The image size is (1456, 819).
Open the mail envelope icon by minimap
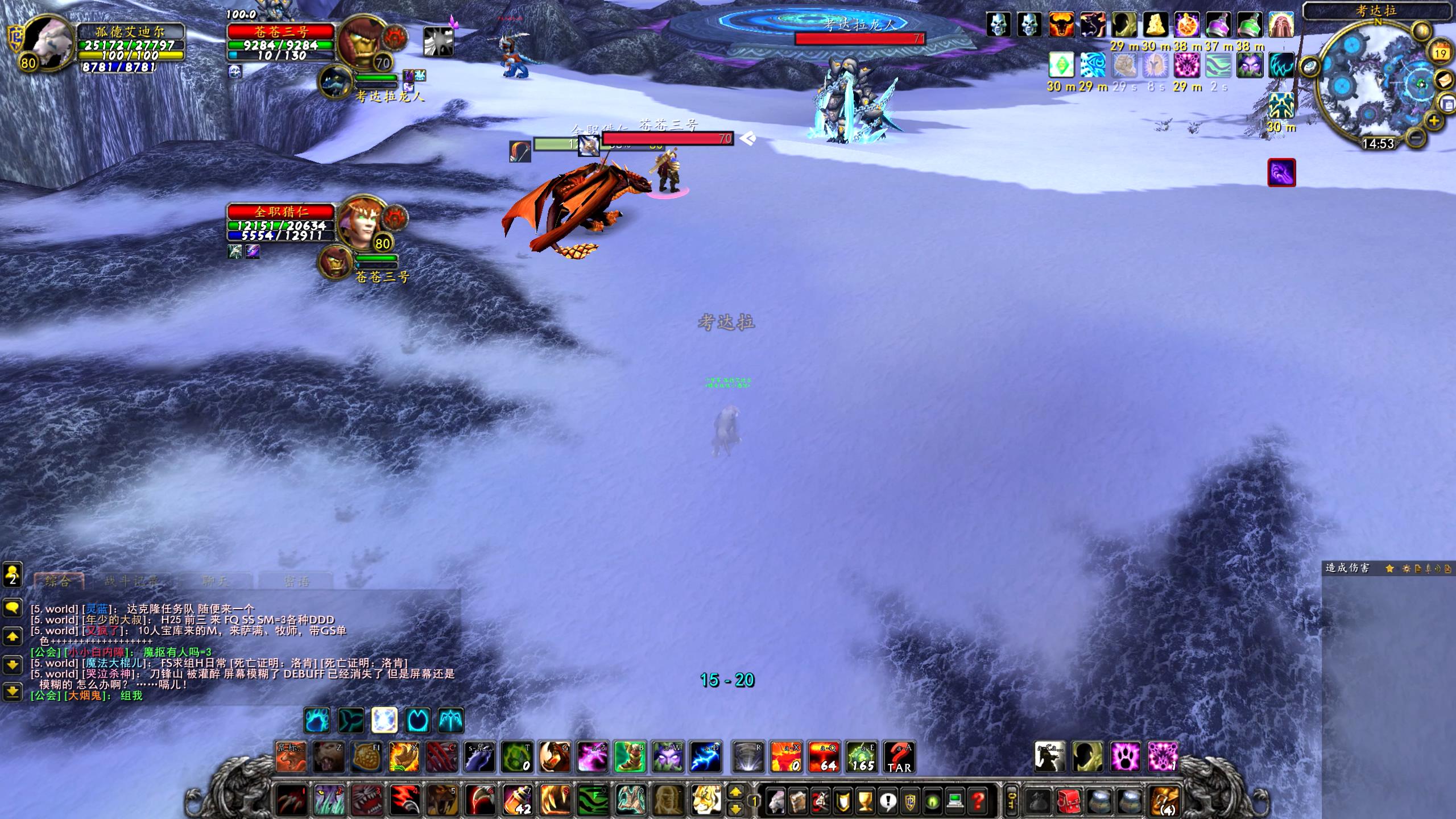[1445, 79]
